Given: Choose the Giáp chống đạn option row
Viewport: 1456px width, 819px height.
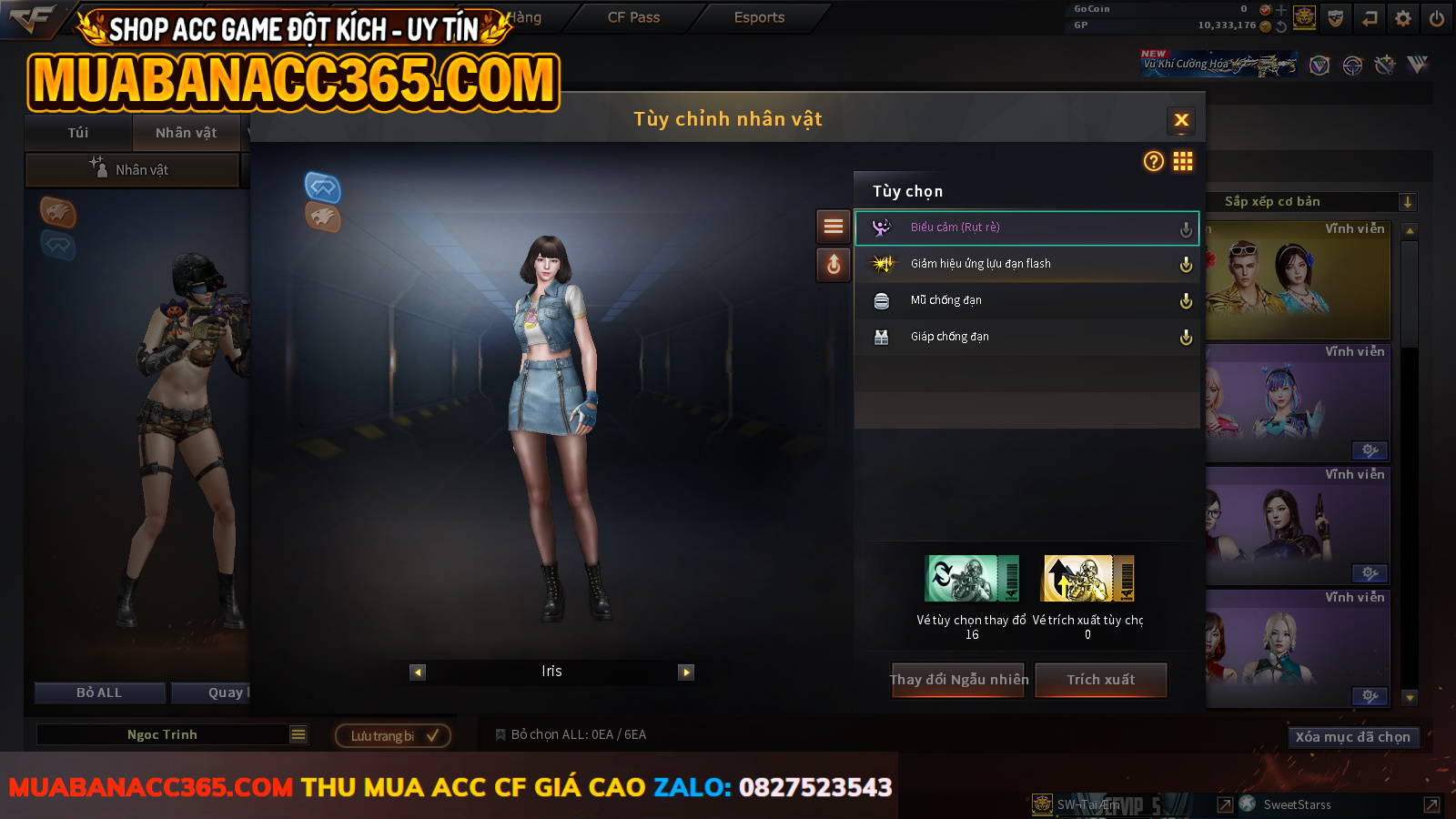Looking at the screenshot, I should tap(1026, 337).
